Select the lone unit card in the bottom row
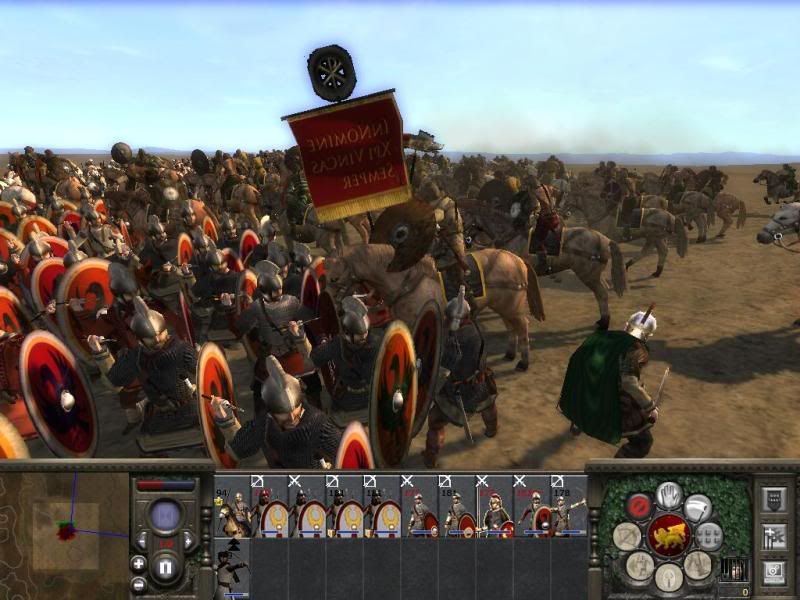This screenshot has width=800, height=600. pyautogui.click(x=232, y=567)
